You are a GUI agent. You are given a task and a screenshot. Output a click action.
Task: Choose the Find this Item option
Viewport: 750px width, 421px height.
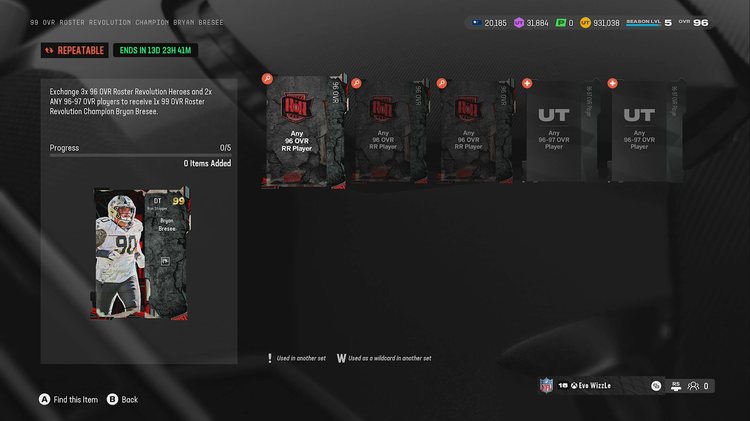click(69, 399)
